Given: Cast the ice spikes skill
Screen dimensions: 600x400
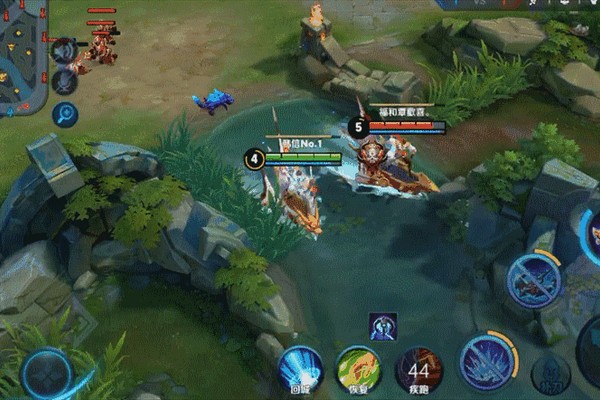Looking at the screenshot, I should 486,362.
